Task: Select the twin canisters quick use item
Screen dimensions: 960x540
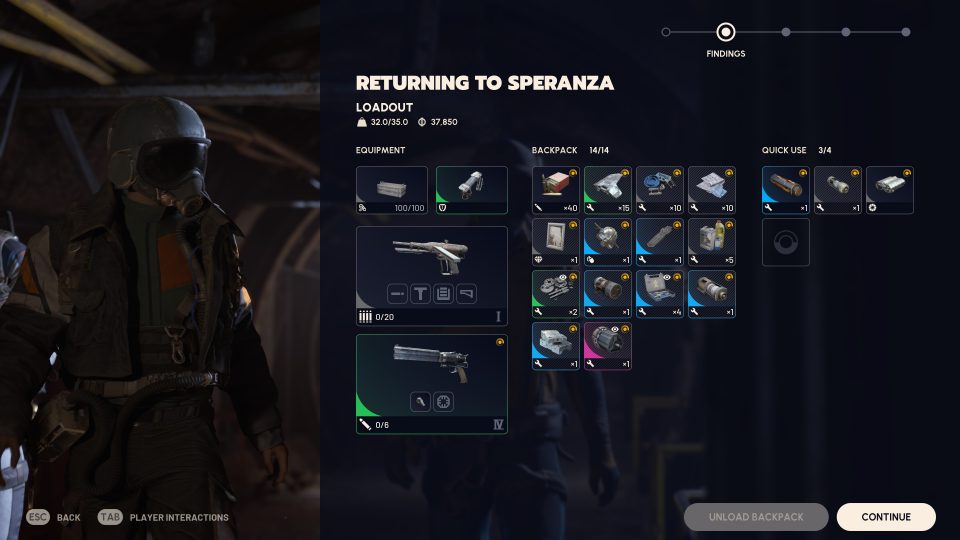Action: [890, 190]
